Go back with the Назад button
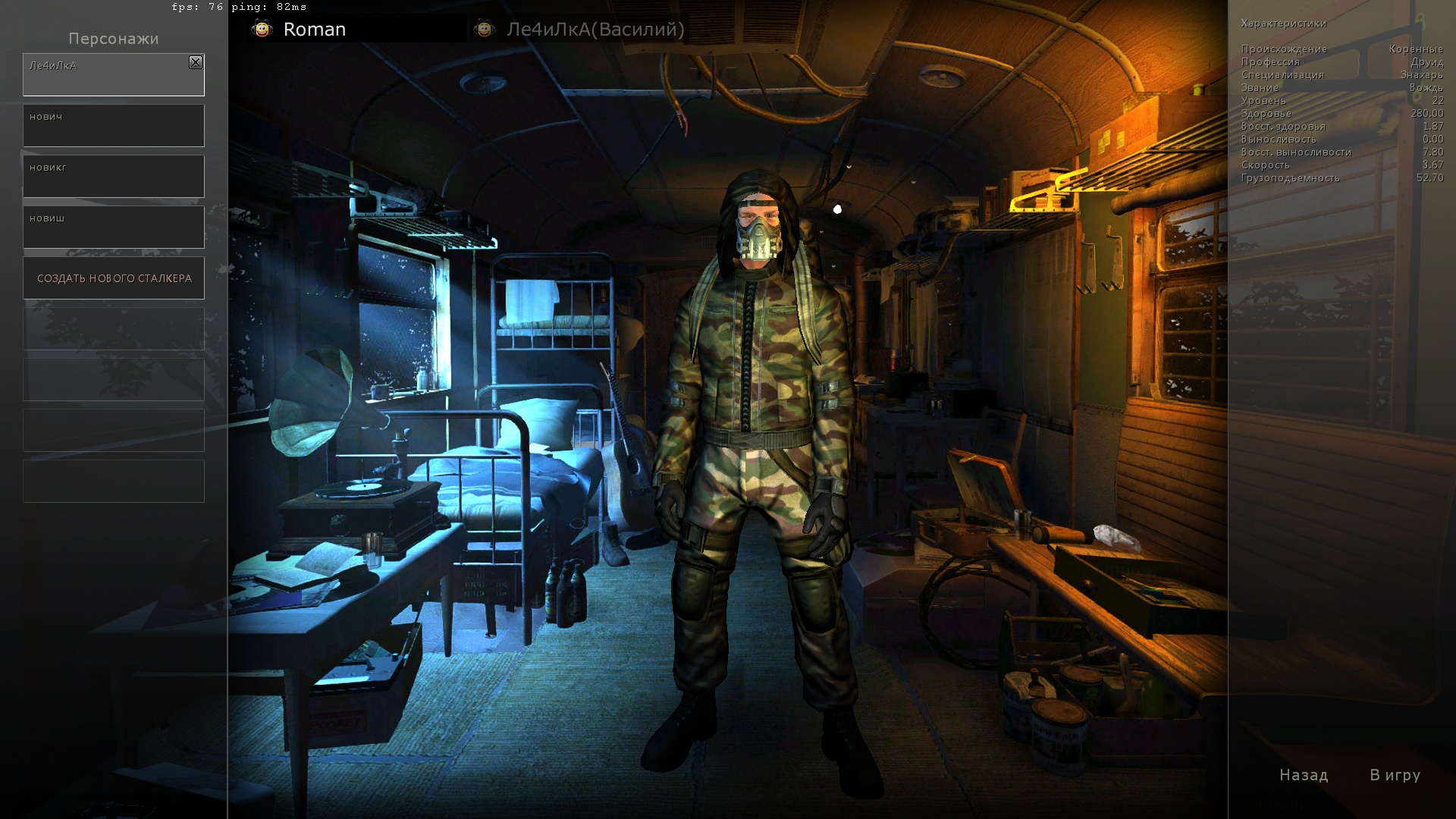This screenshot has width=1456, height=819. tap(1304, 775)
